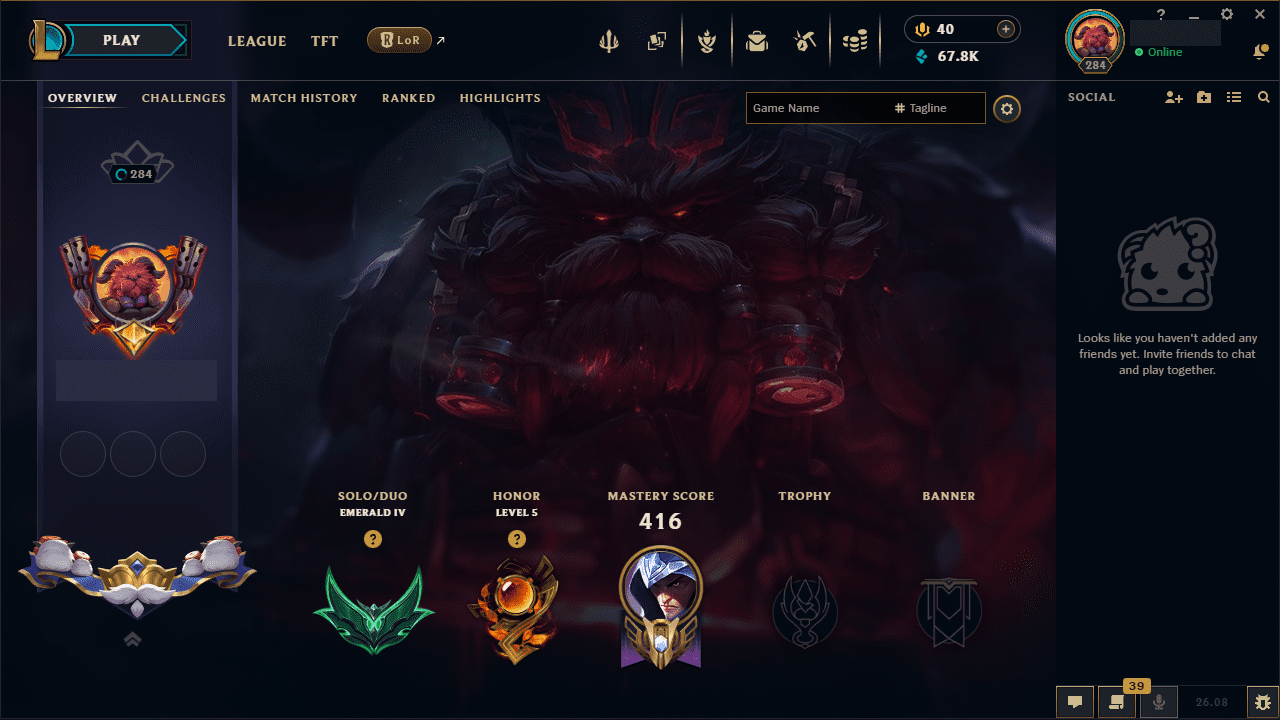Search friends with the magnifying glass icon

(1264, 97)
